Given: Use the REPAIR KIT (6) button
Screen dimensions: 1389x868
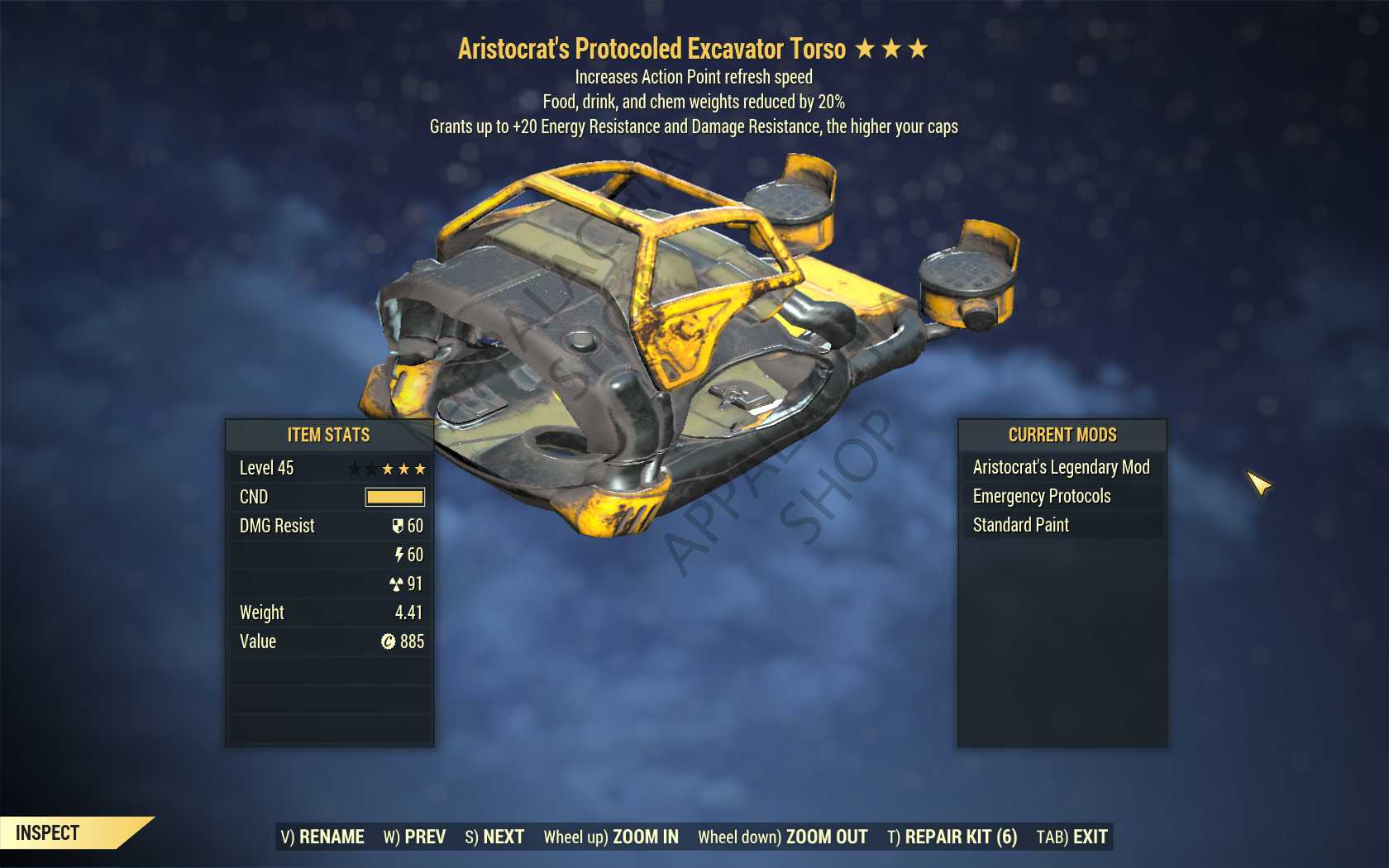Looking at the screenshot, I should [x=952, y=837].
